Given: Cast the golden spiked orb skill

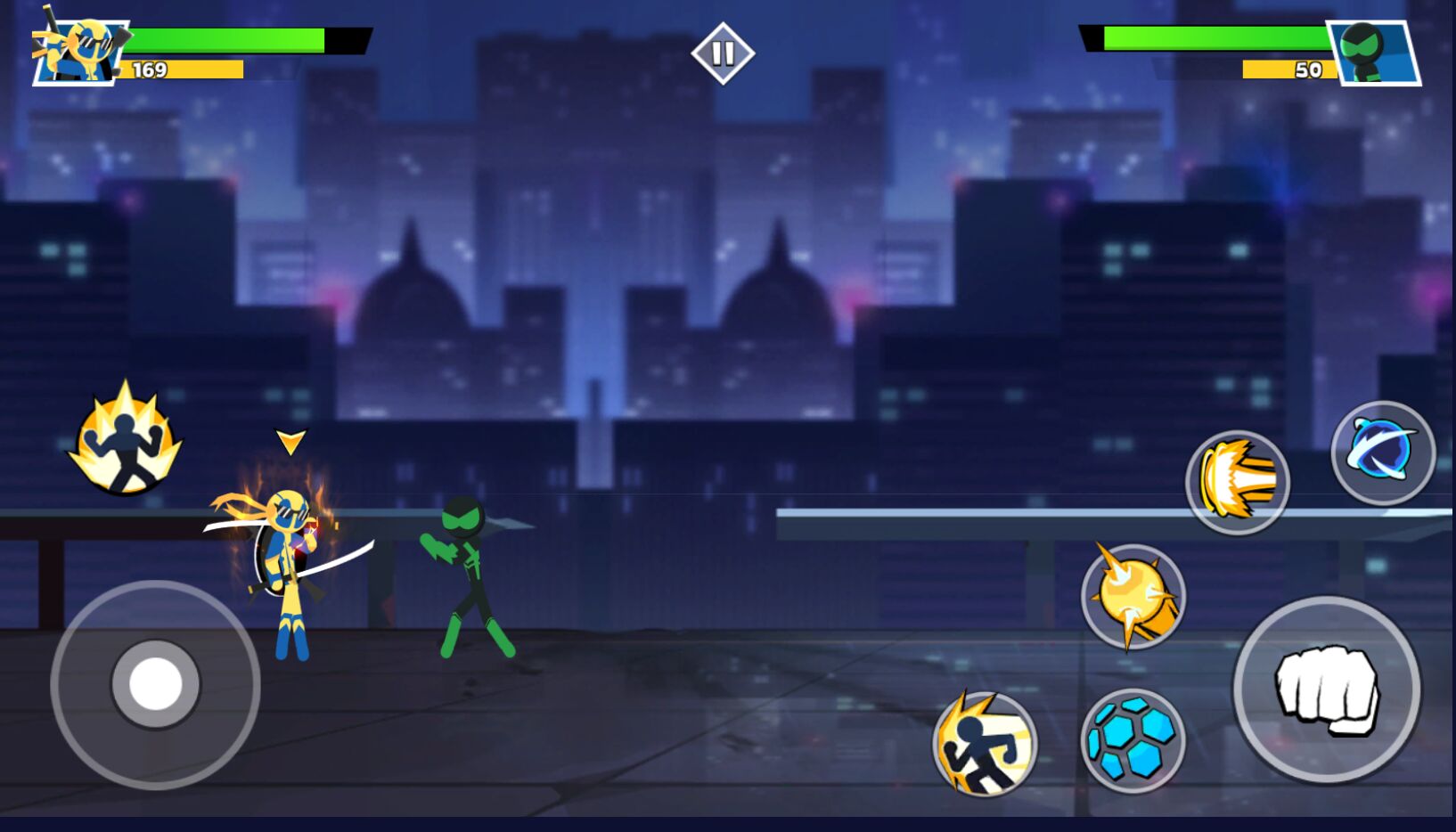Looking at the screenshot, I should pos(1133,596).
